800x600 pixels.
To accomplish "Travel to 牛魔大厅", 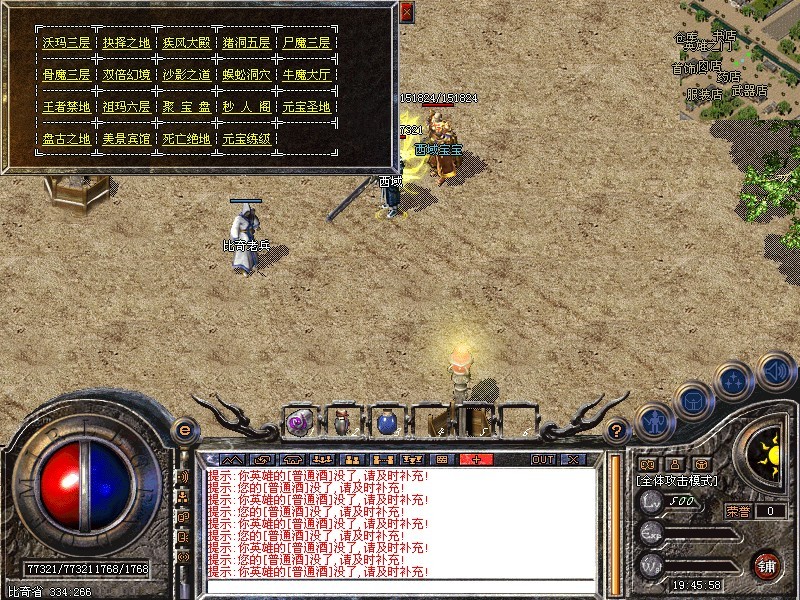I will pyautogui.click(x=306, y=75).
